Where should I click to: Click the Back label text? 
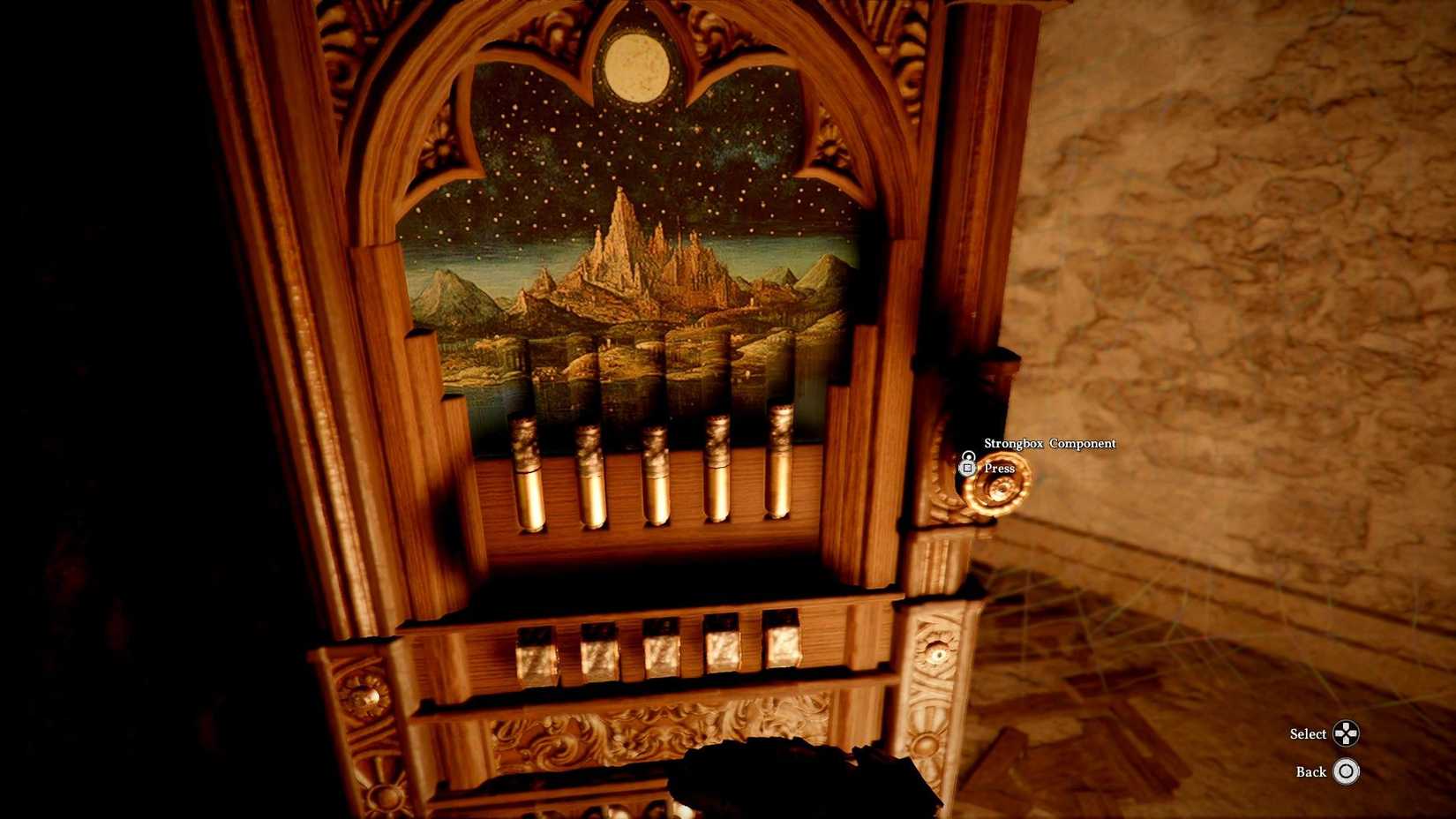pyautogui.click(x=1314, y=771)
